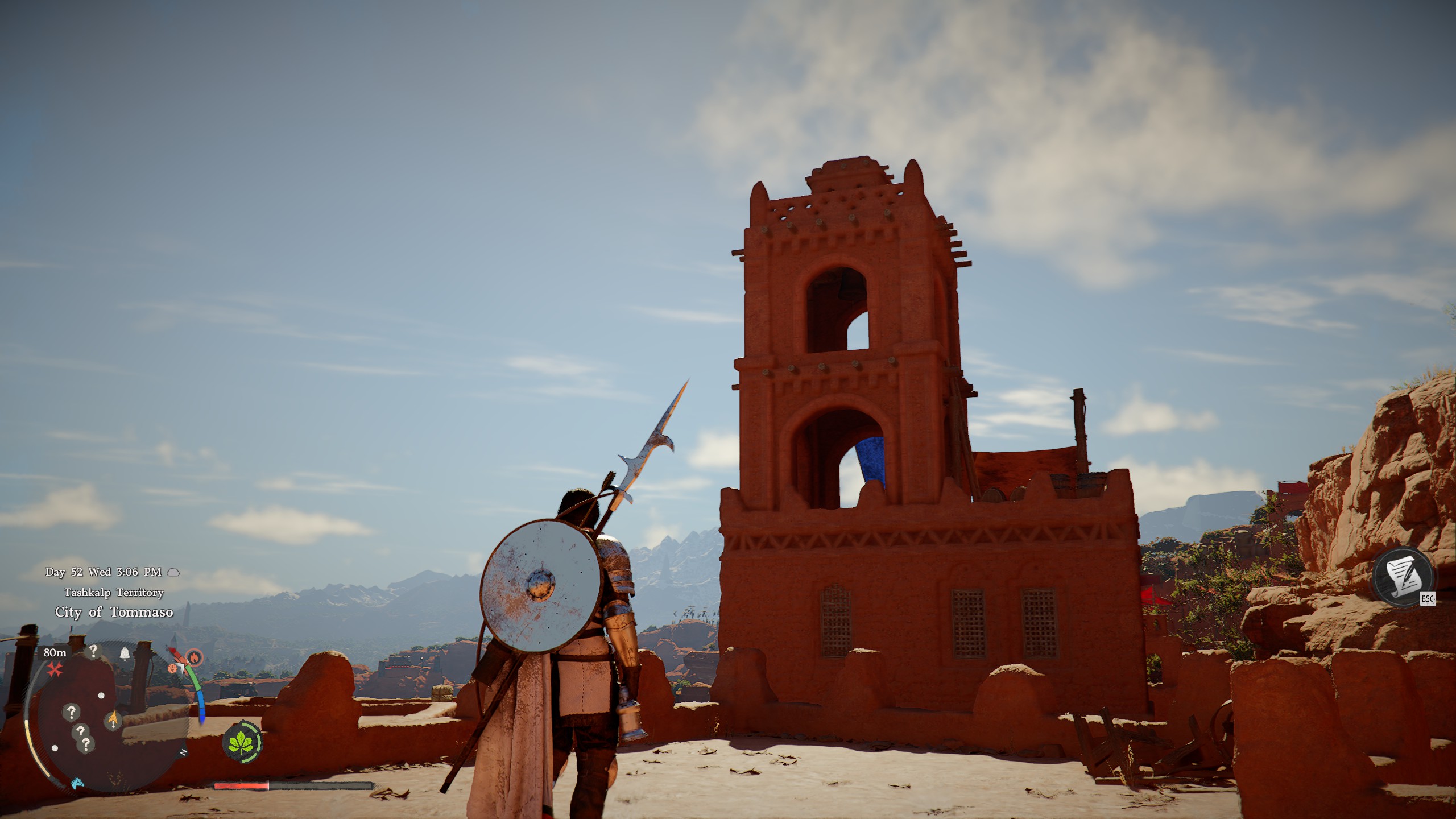Click the red cross marker on the minimap

pyautogui.click(x=54, y=669)
